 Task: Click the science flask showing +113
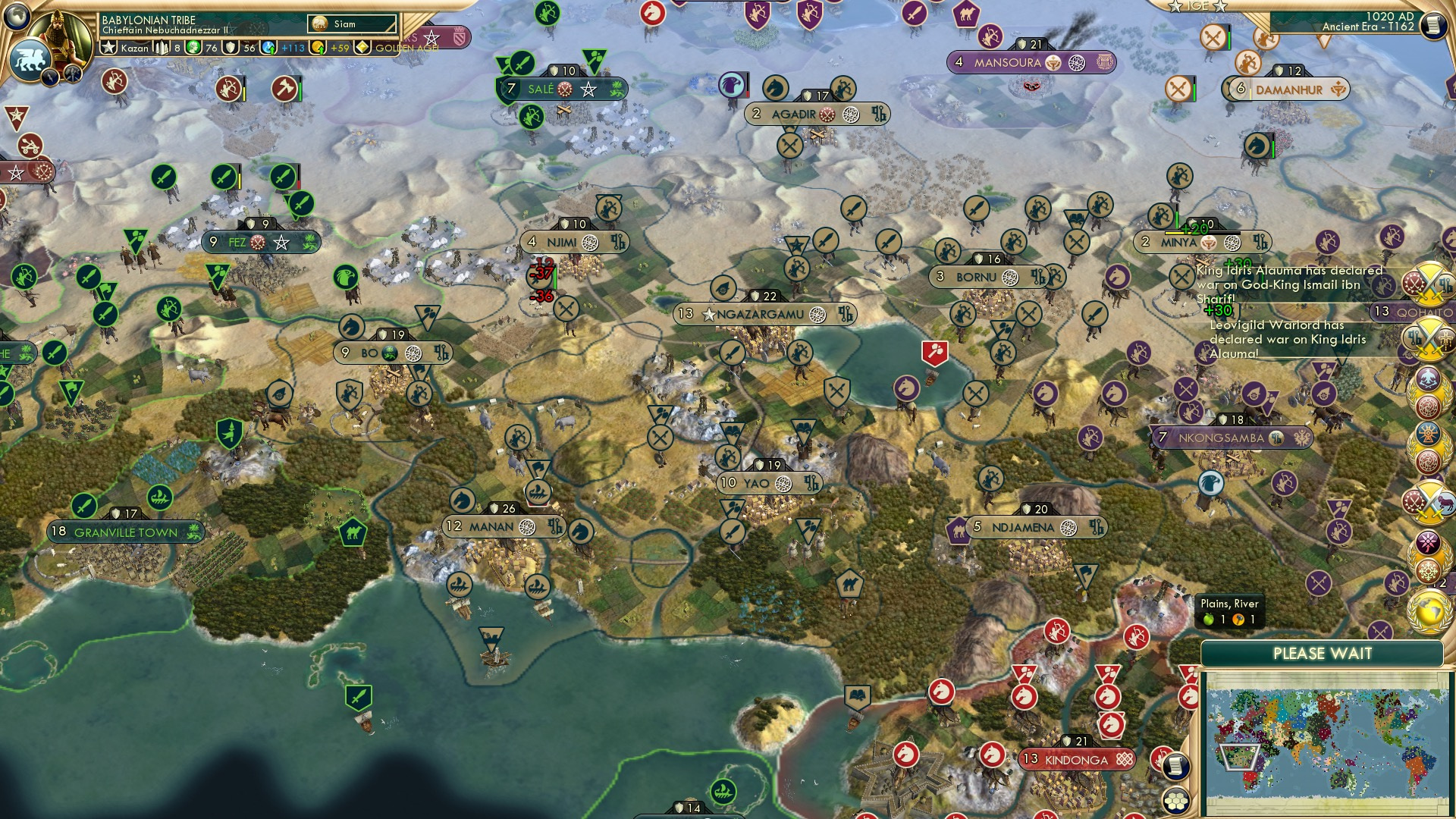[269, 47]
